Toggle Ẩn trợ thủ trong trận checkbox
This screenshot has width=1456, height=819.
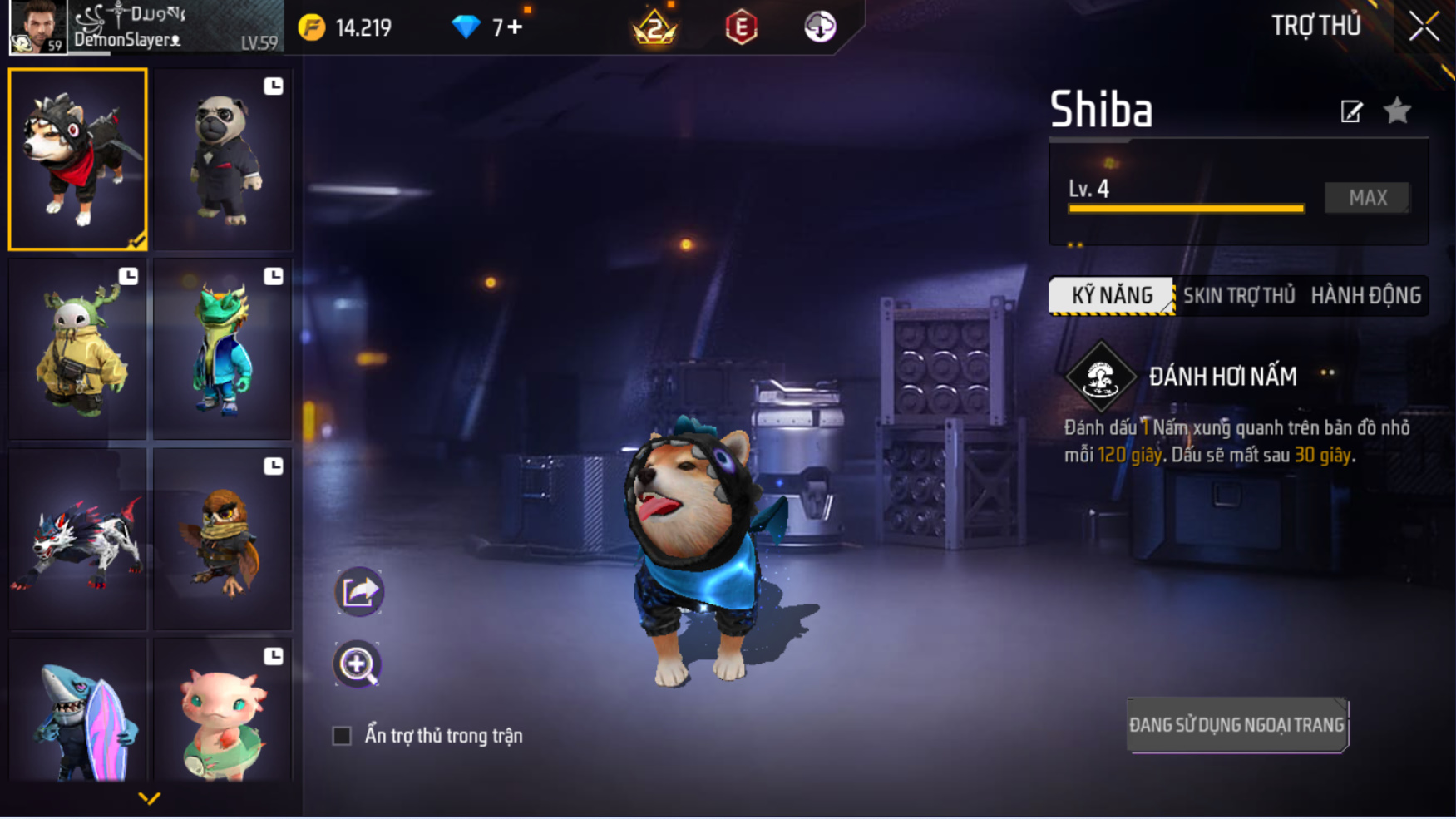coord(342,736)
